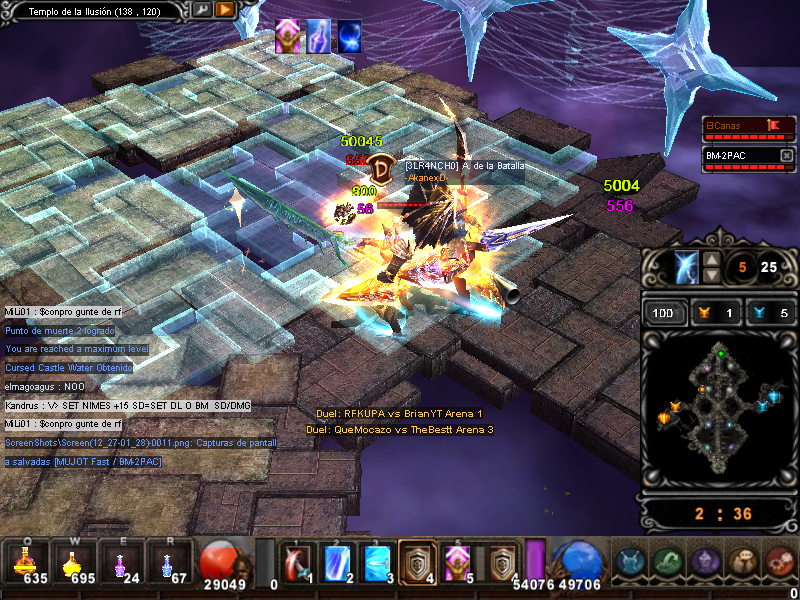This screenshot has height=600, width=800.
Task: Click the up arrow beside skill icon
Action: pyautogui.click(x=711, y=260)
